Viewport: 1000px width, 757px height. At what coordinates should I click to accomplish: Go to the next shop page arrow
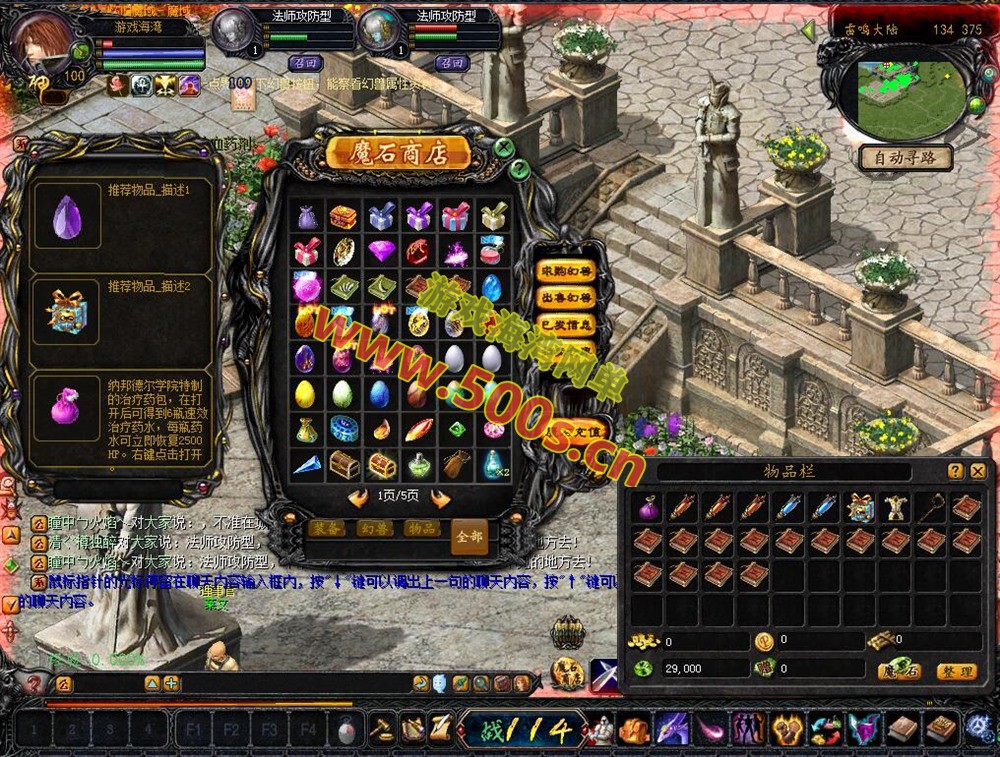pos(440,498)
